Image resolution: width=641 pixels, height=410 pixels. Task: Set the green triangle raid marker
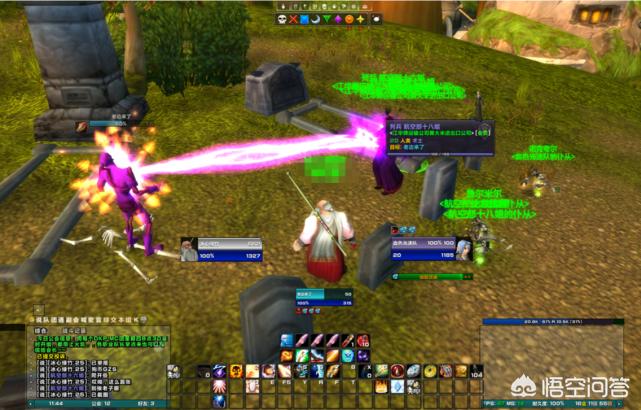[326, 18]
